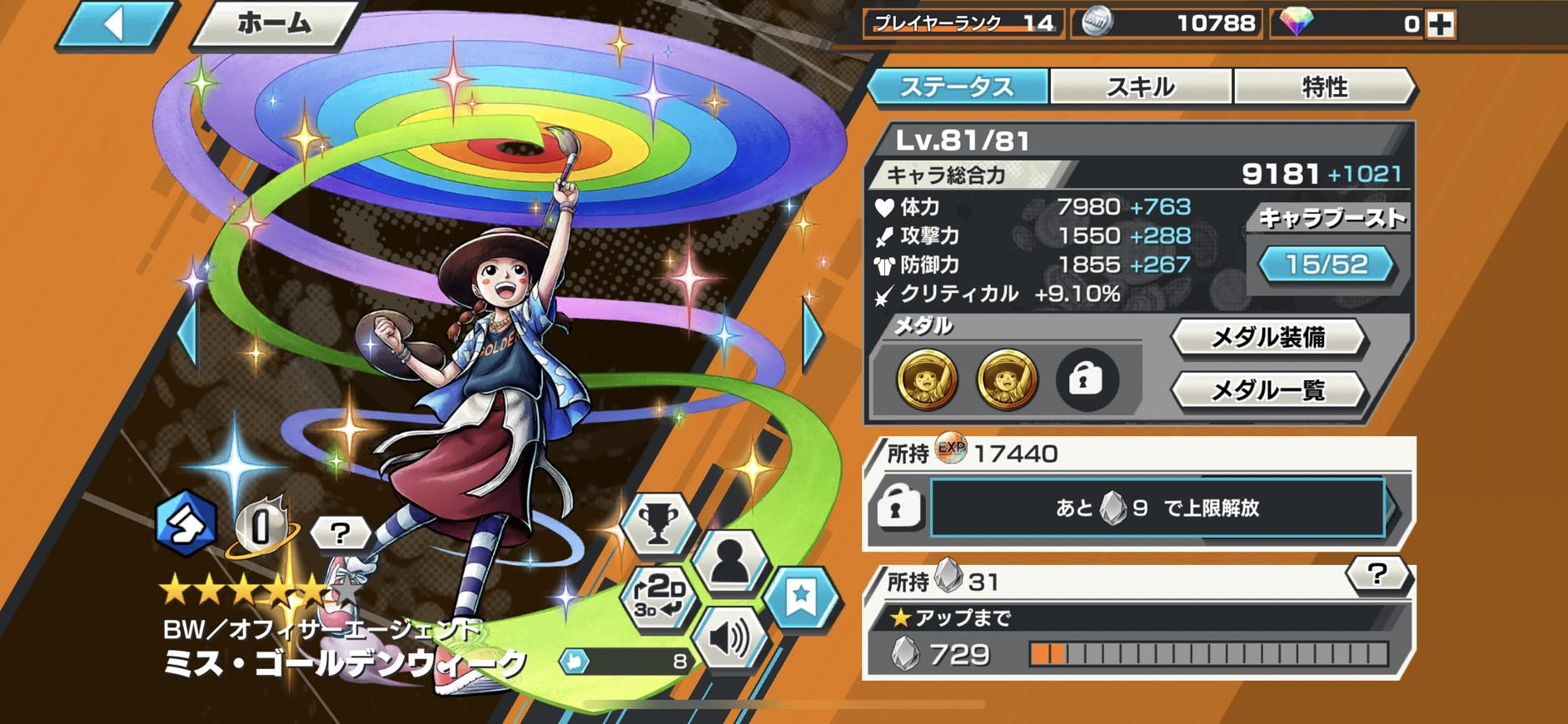Open the メダル装備 menu
Screen dimensions: 1568x724
pos(1267,337)
